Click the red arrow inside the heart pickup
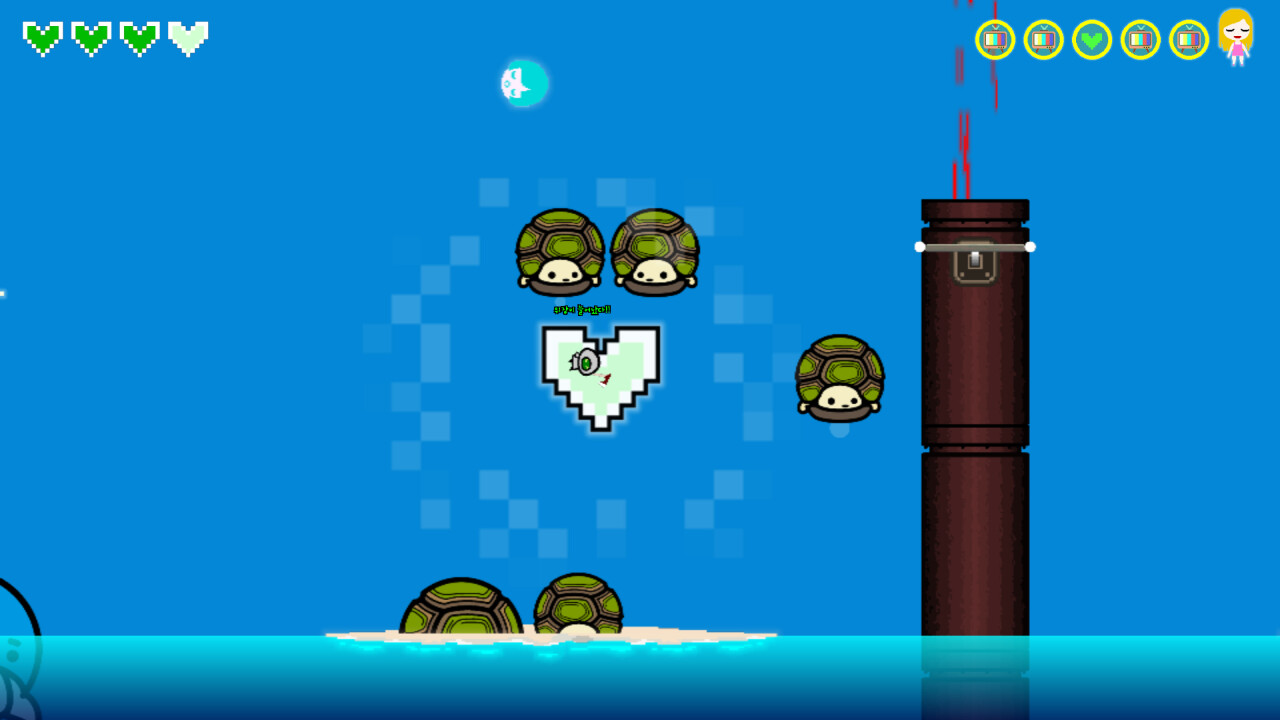The width and height of the screenshot is (1280, 720). (x=604, y=381)
